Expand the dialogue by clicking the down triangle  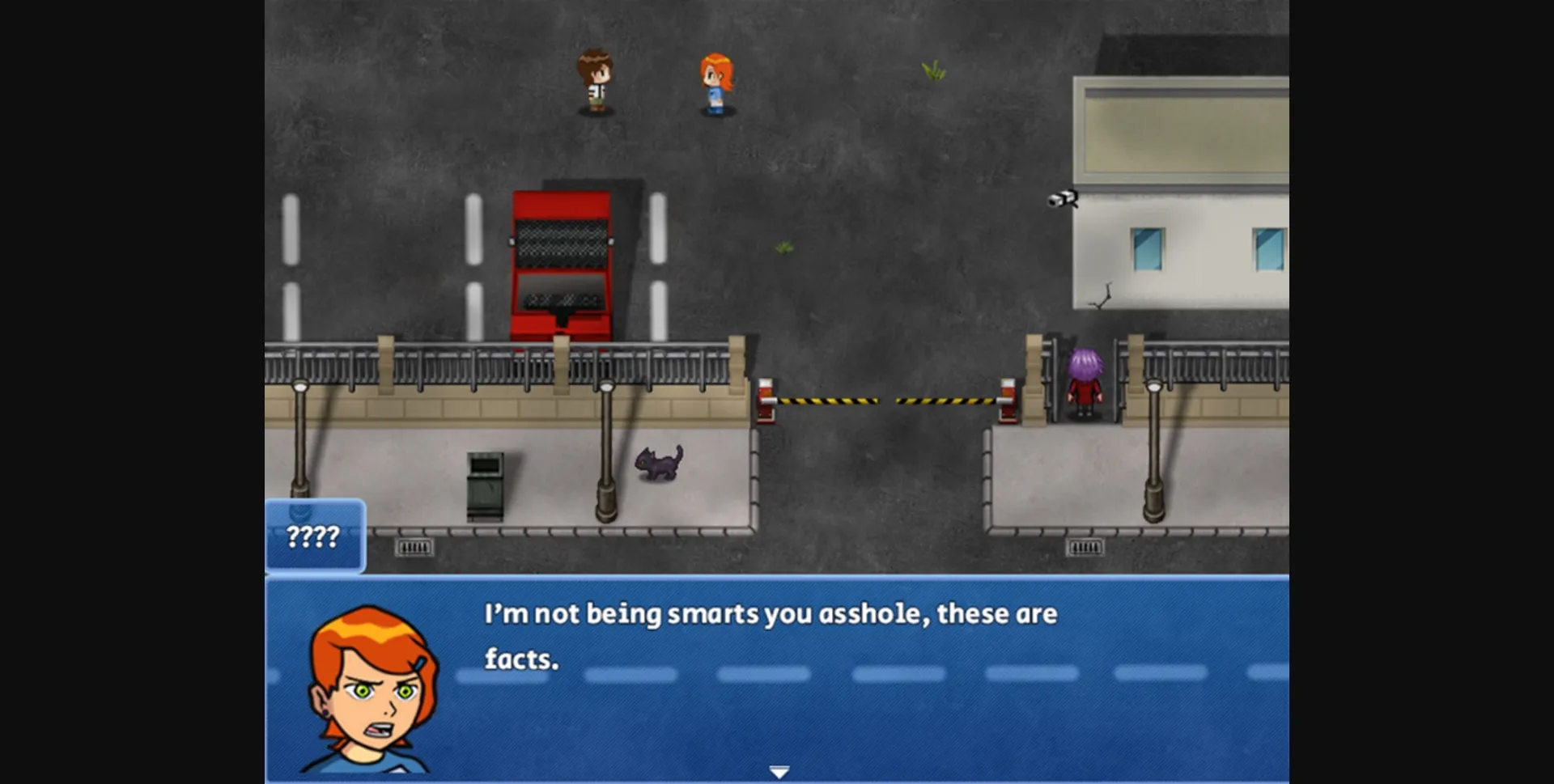779,772
